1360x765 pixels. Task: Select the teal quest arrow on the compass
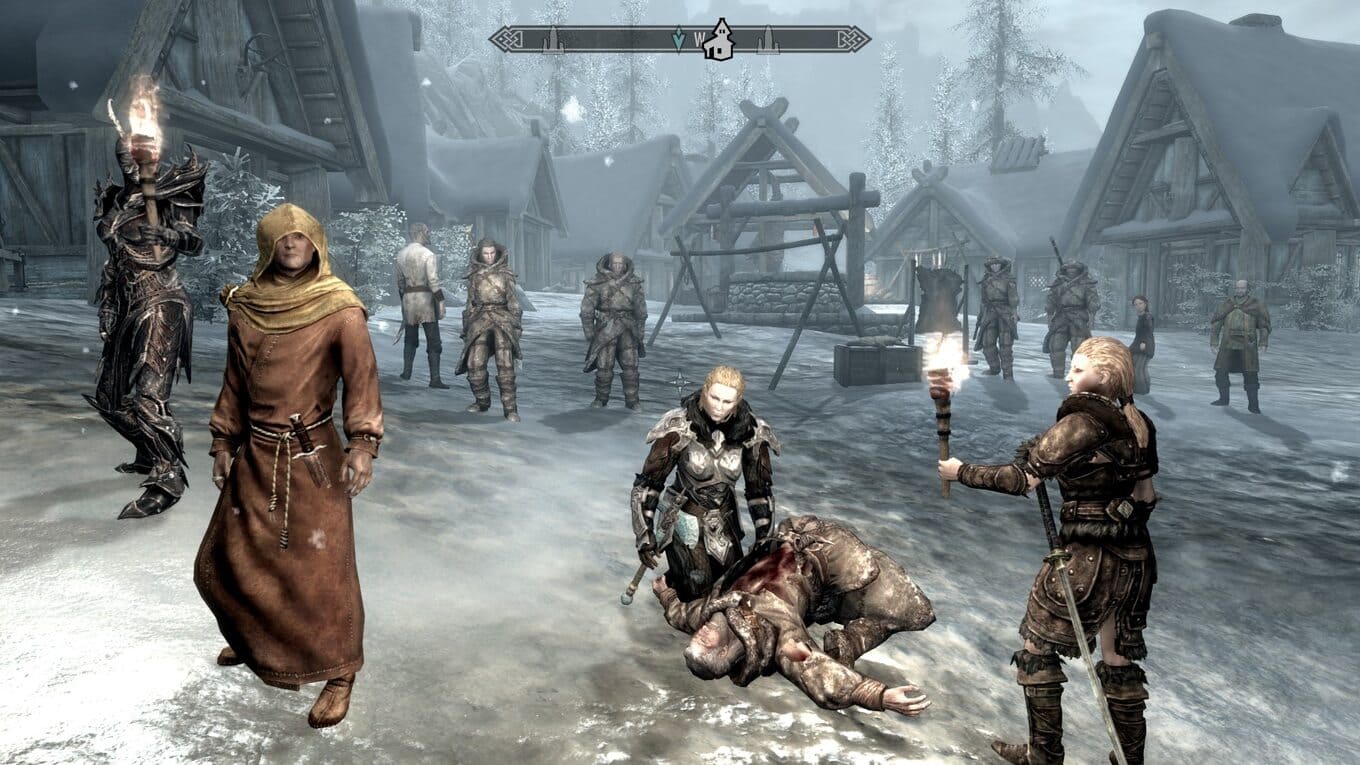[679, 39]
